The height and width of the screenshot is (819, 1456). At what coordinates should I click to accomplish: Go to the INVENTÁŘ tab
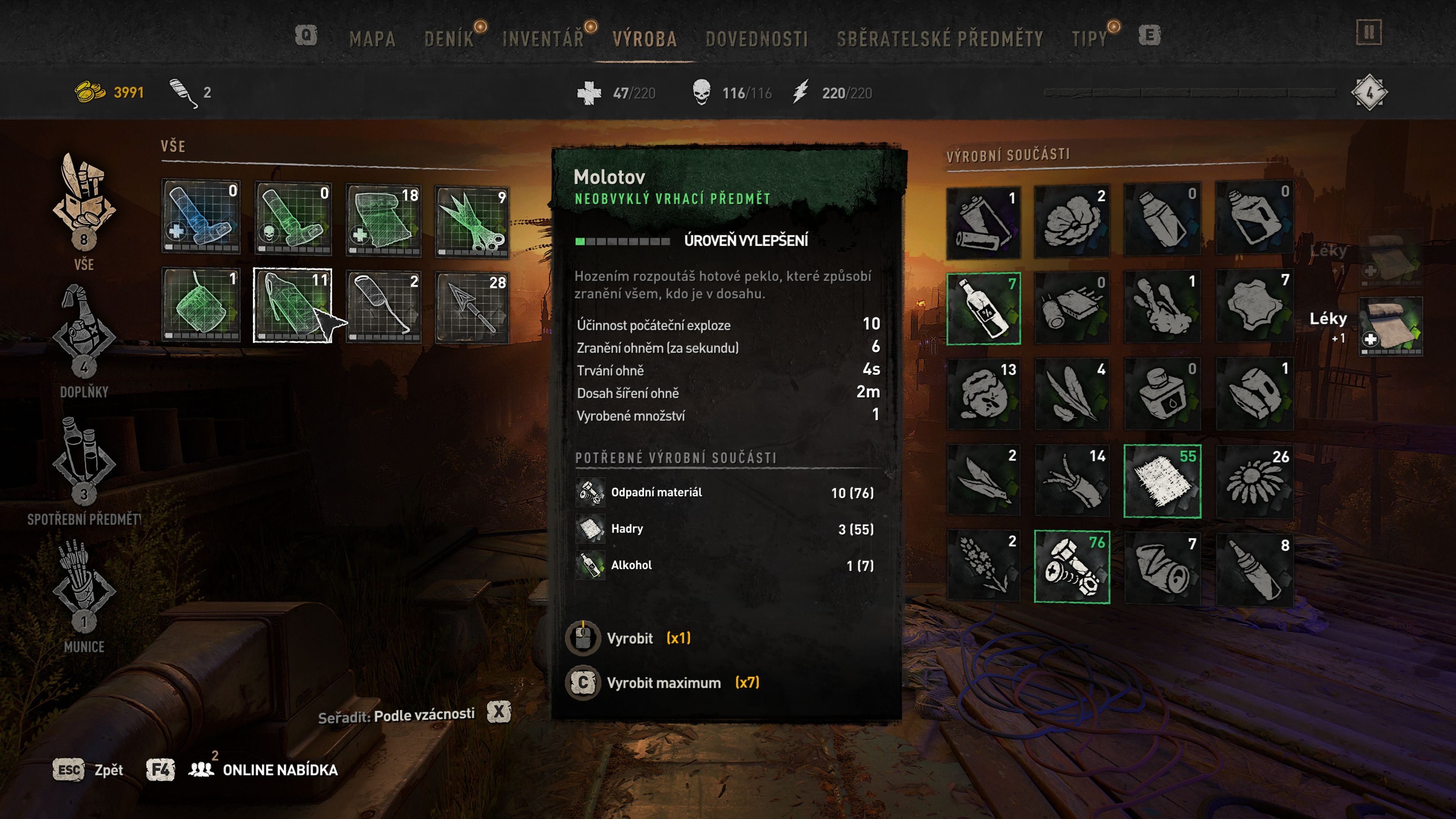543,39
